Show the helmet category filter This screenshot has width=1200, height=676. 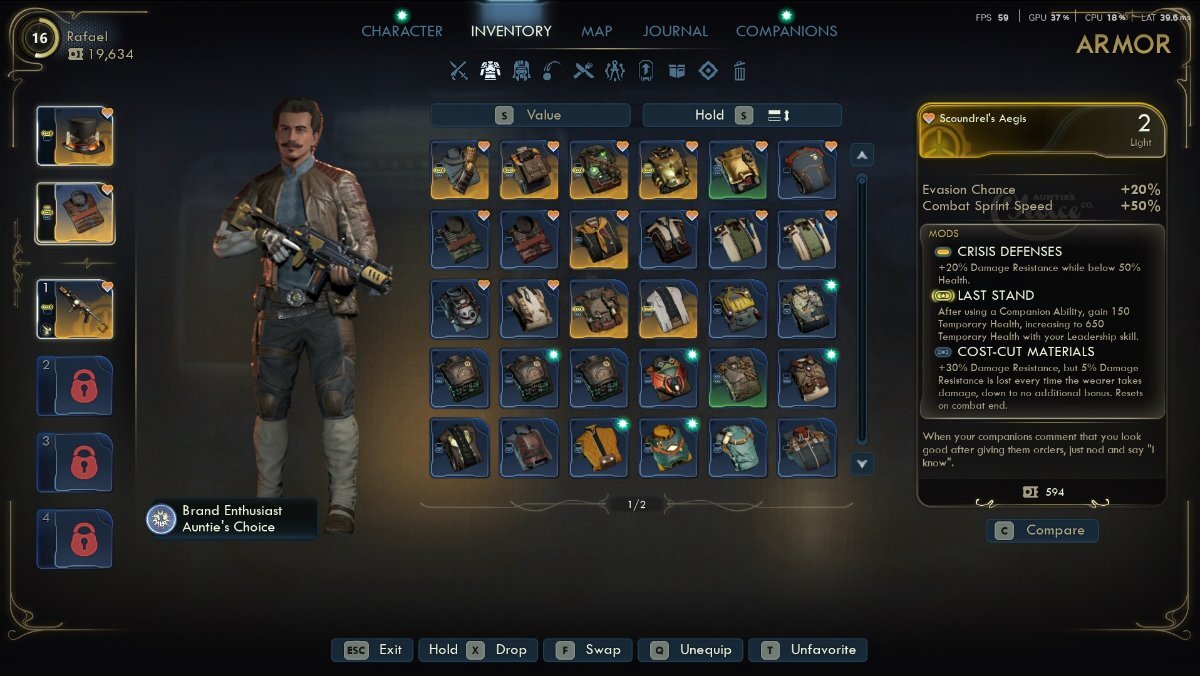click(x=521, y=71)
